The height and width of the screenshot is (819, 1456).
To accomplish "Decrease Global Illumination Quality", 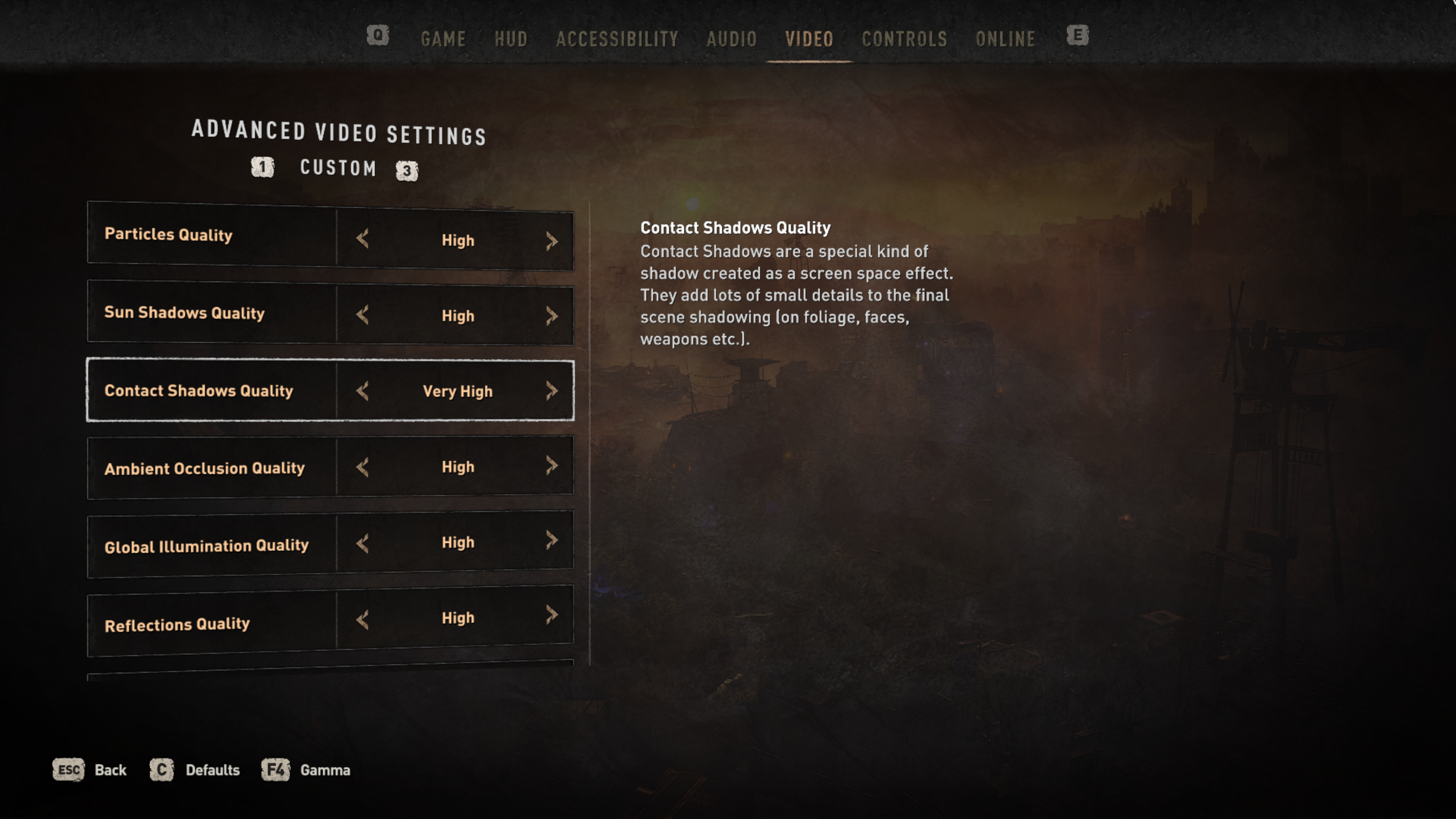I will tap(363, 544).
